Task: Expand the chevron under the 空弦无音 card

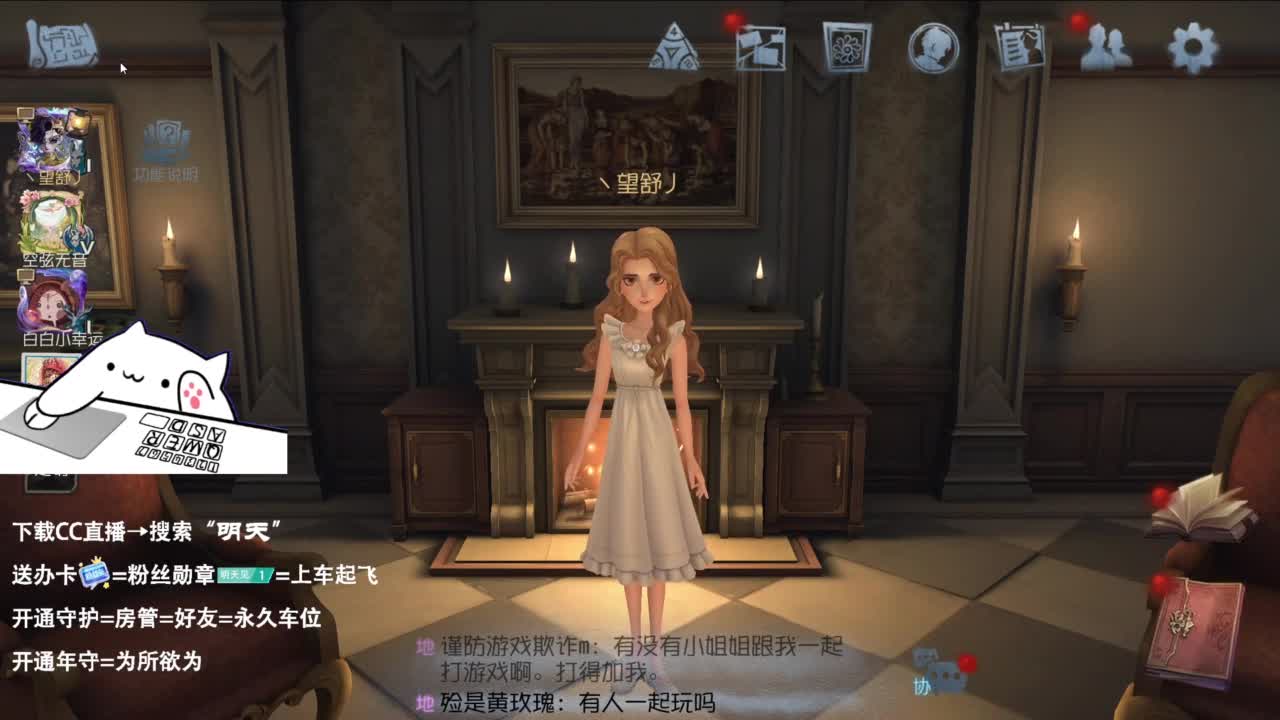Action: 88,245
